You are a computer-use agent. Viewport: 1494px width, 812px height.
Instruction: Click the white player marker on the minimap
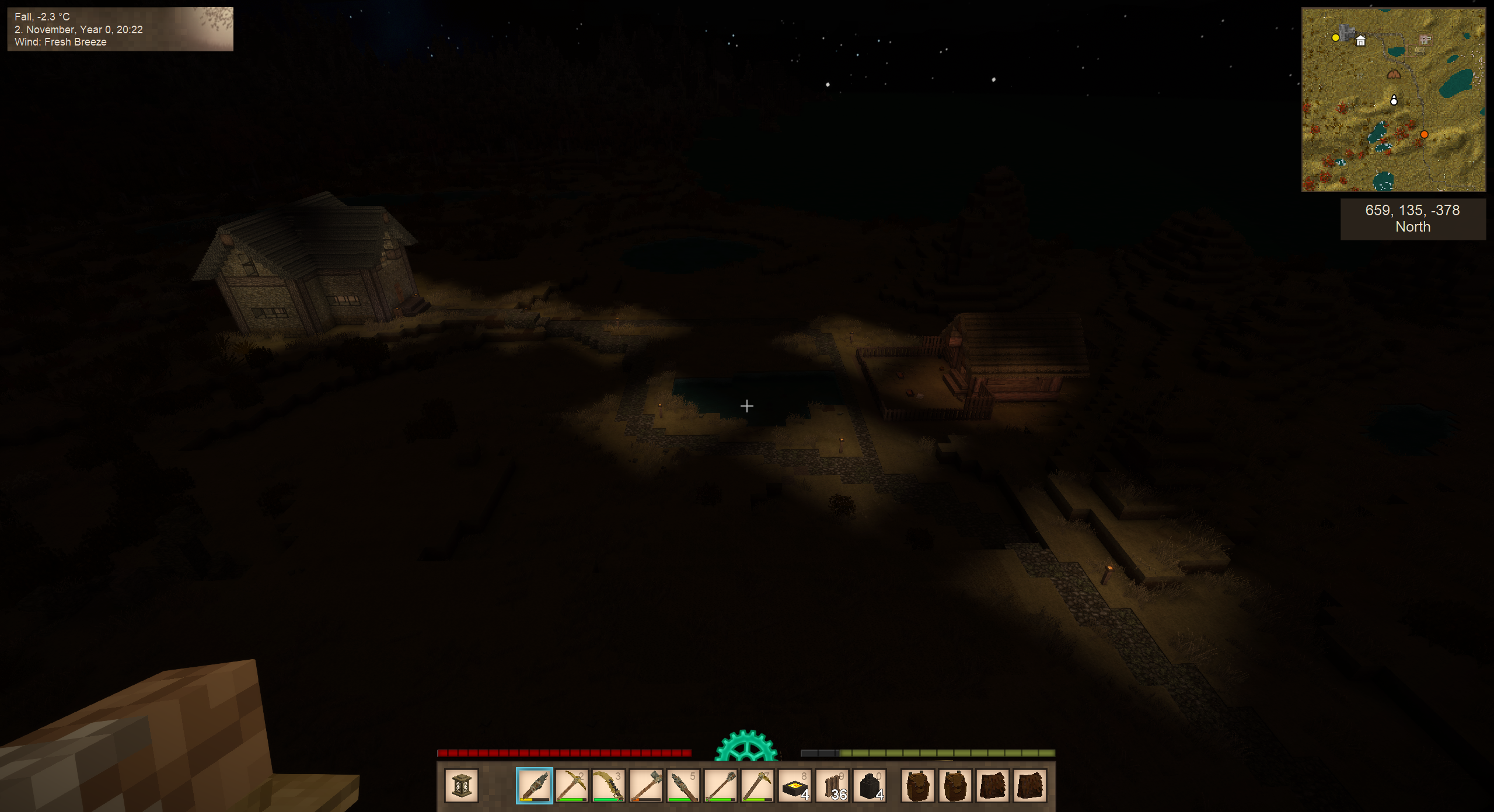[1394, 100]
